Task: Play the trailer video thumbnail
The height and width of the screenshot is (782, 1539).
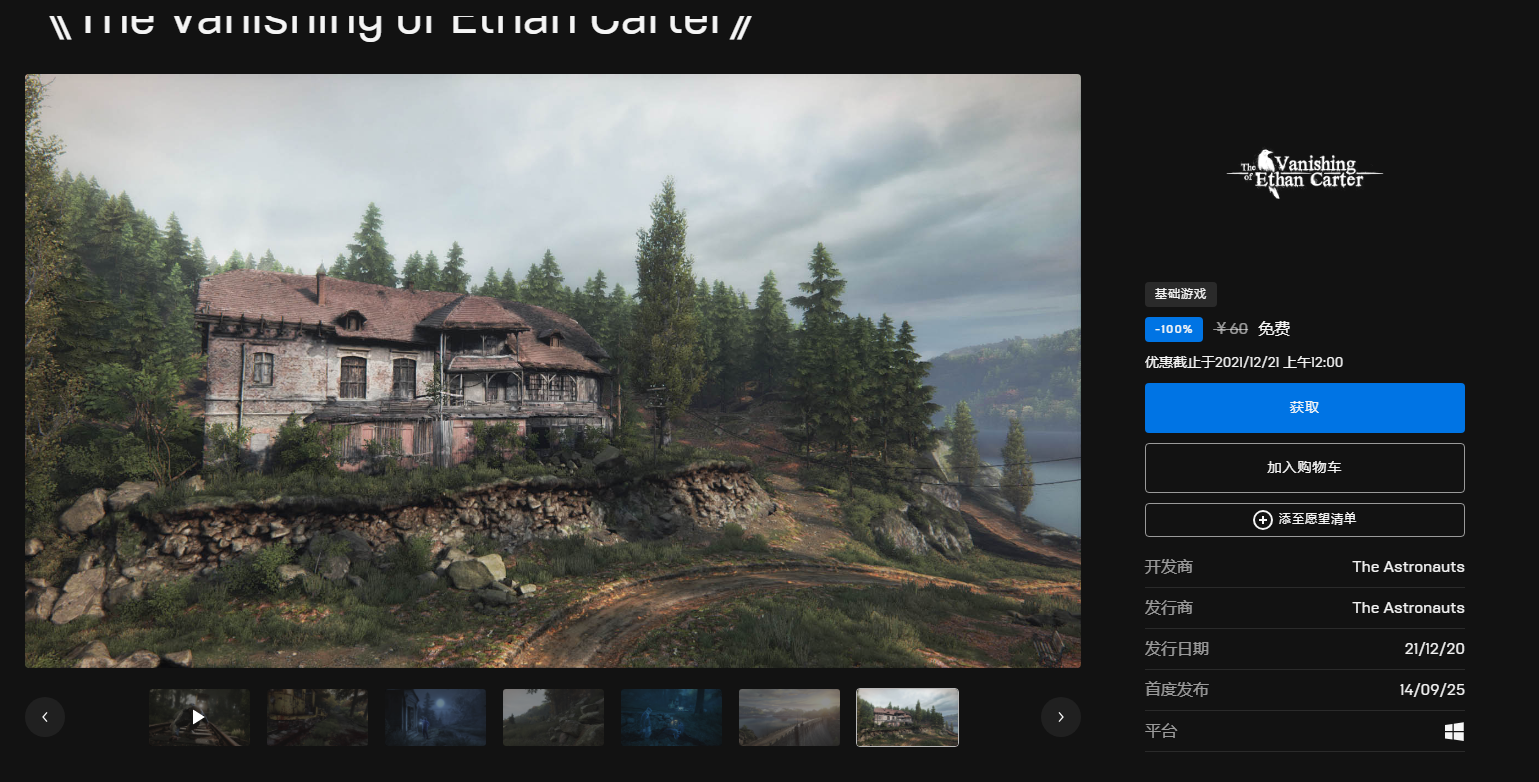Action: click(199, 717)
